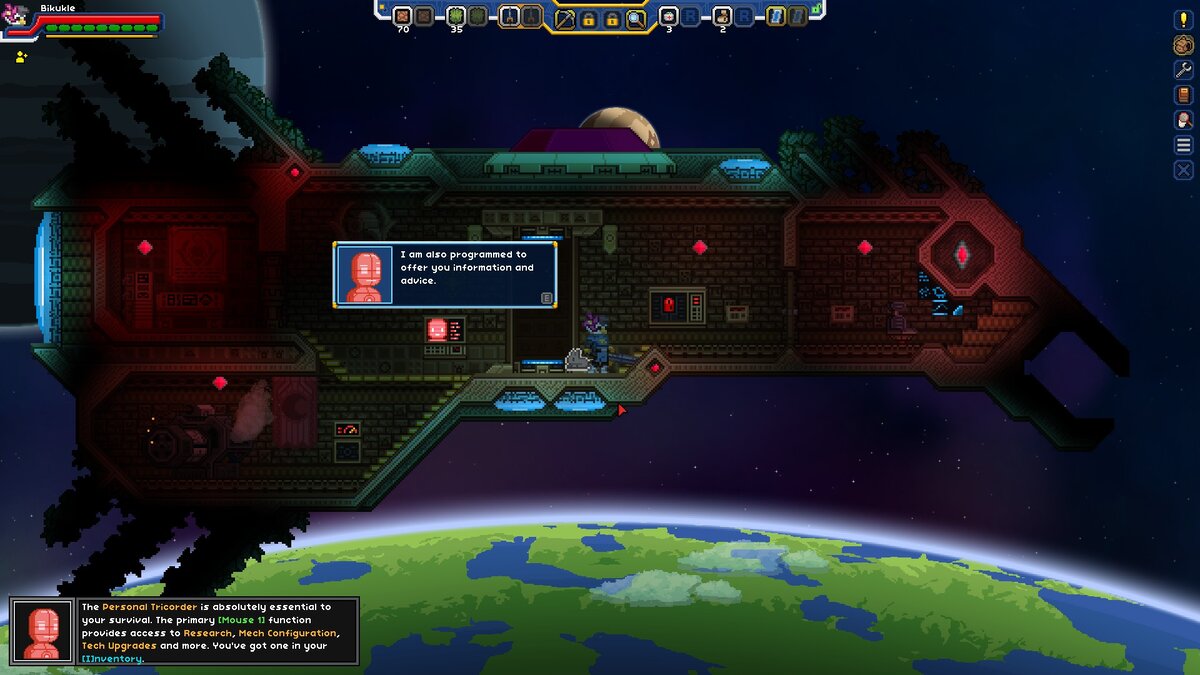1200x675 pixels.
Task: Click the red robot portrait in tutorial panel
Action: click(x=42, y=632)
